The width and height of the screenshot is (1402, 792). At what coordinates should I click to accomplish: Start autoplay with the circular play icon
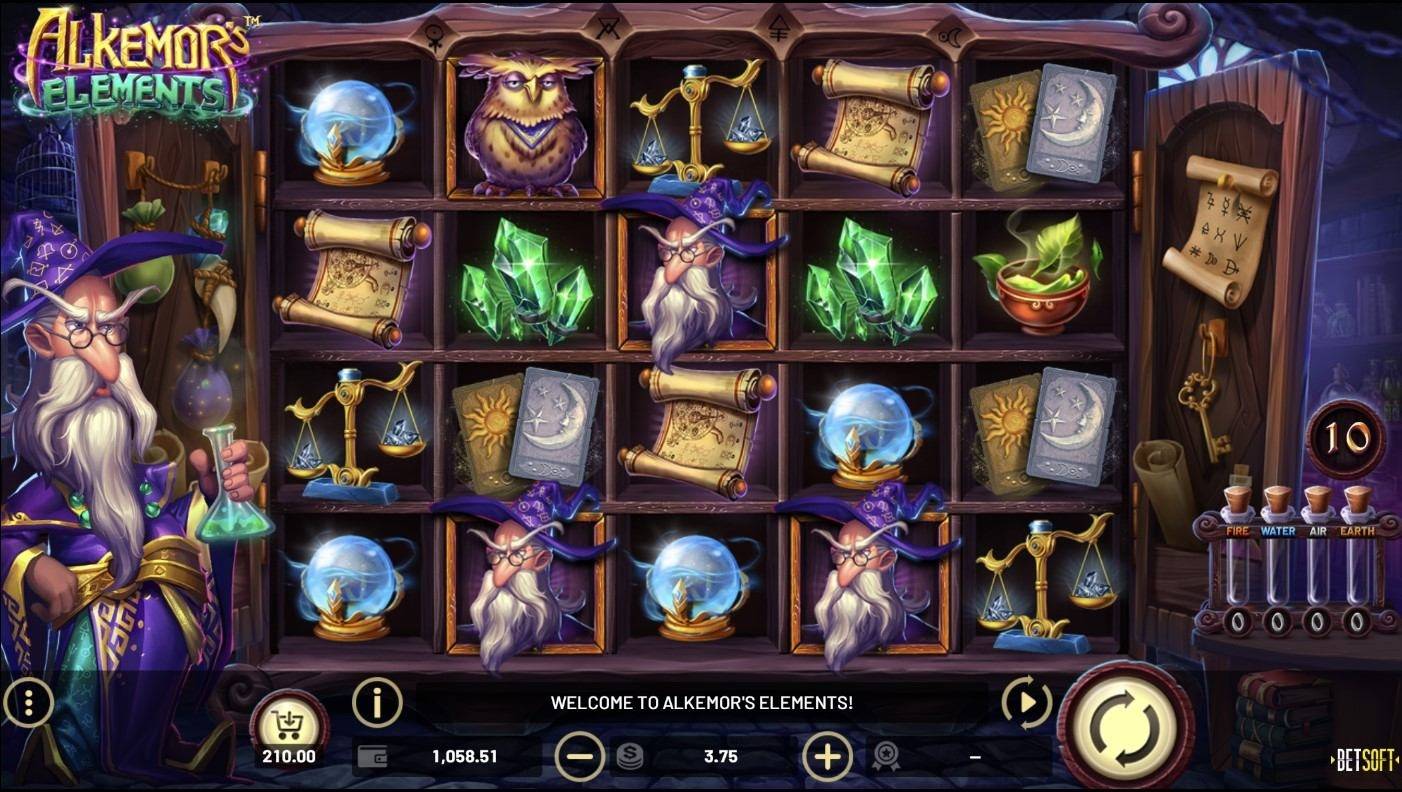(x=1026, y=703)
